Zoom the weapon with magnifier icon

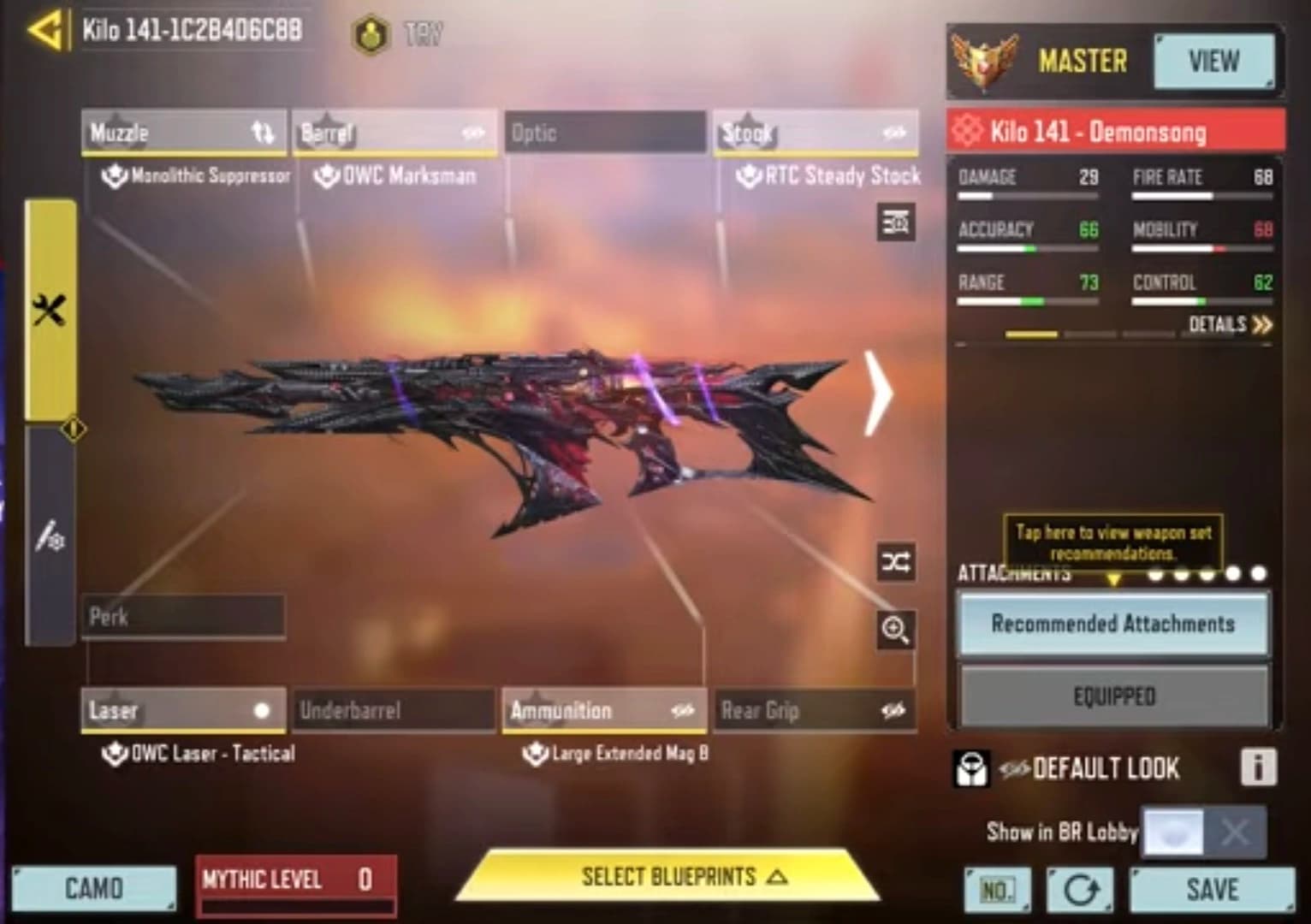pos(896,631)
